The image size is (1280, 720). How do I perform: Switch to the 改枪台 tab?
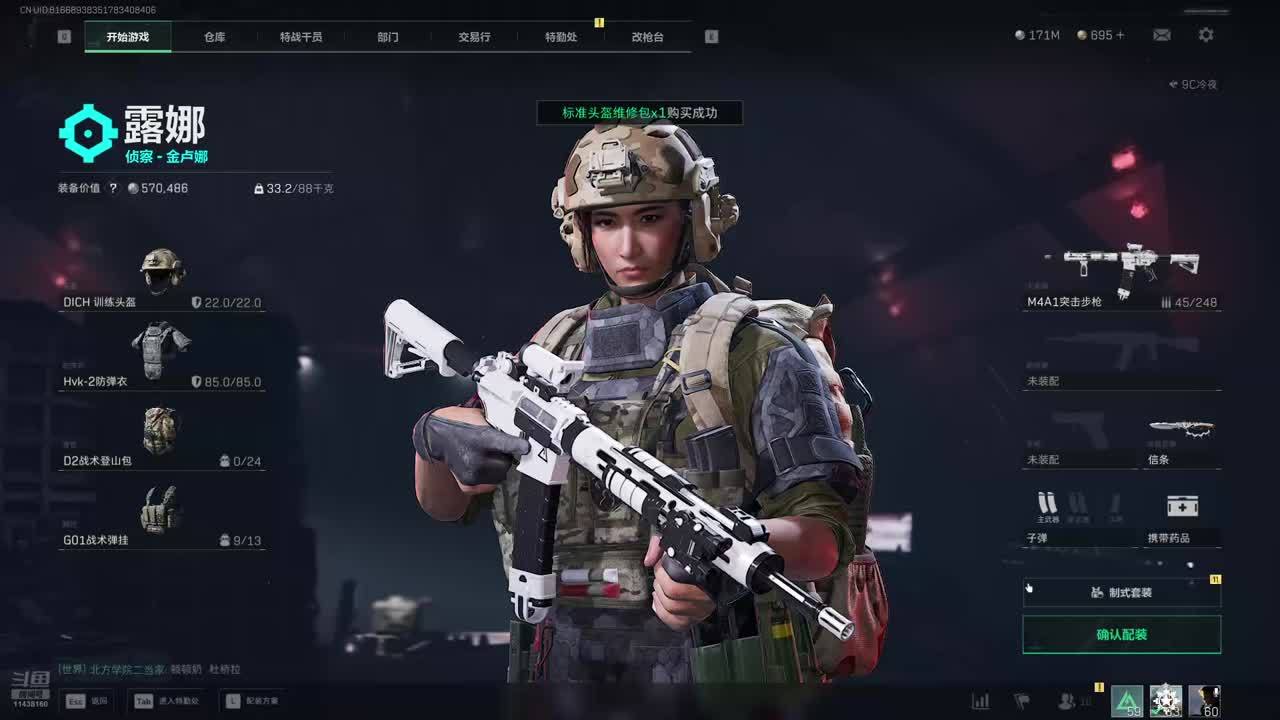[647, 37]
